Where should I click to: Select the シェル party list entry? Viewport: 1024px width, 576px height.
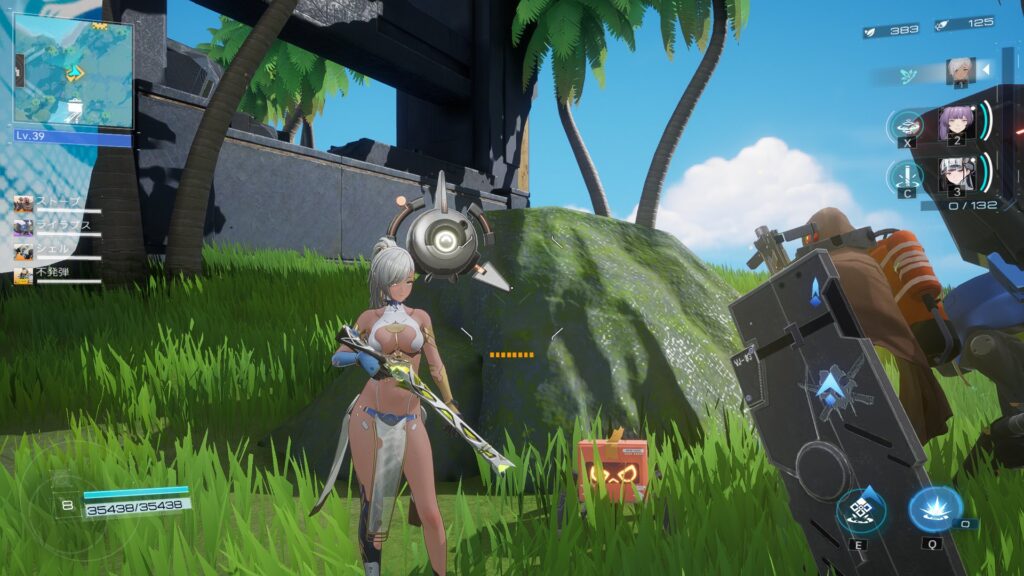click(58, 249)
